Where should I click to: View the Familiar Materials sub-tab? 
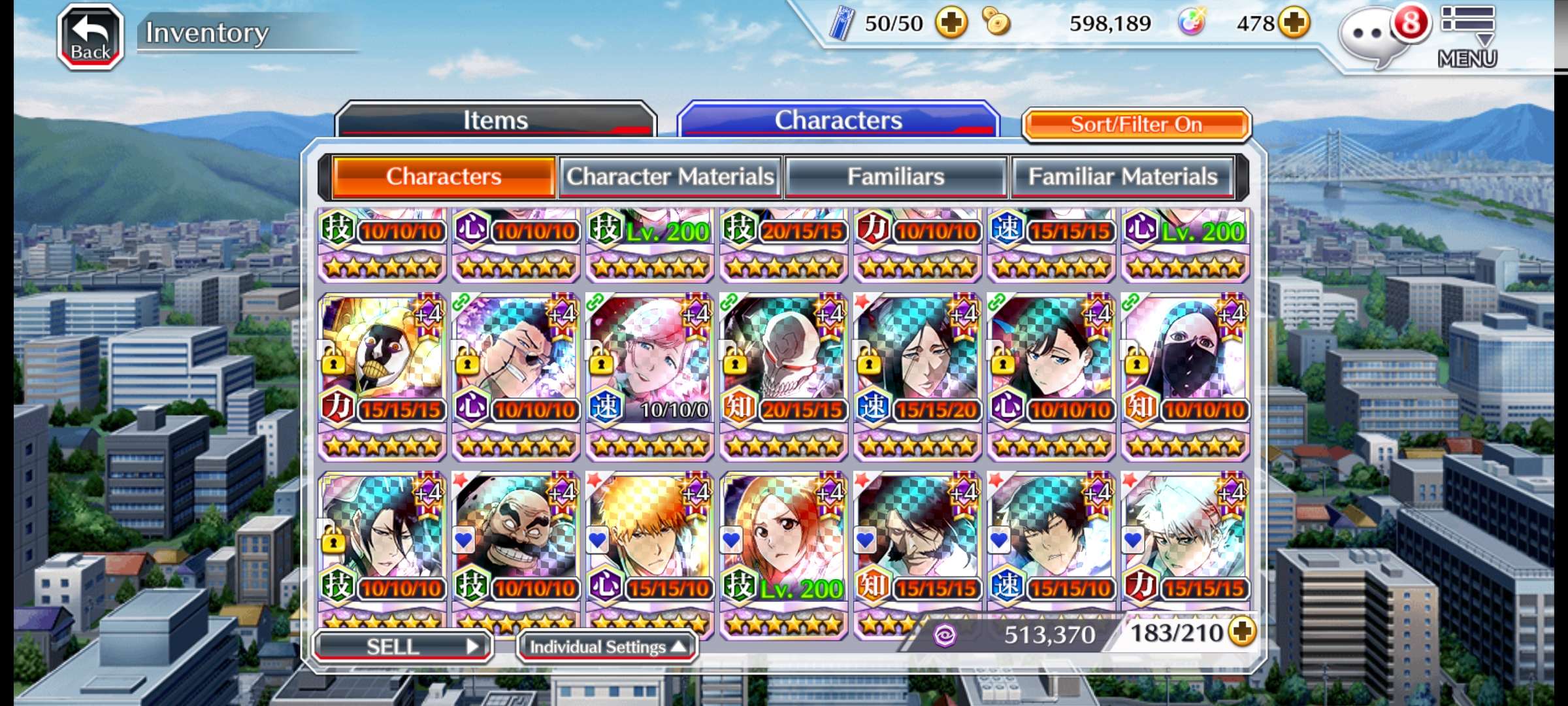coord(1122,176)
